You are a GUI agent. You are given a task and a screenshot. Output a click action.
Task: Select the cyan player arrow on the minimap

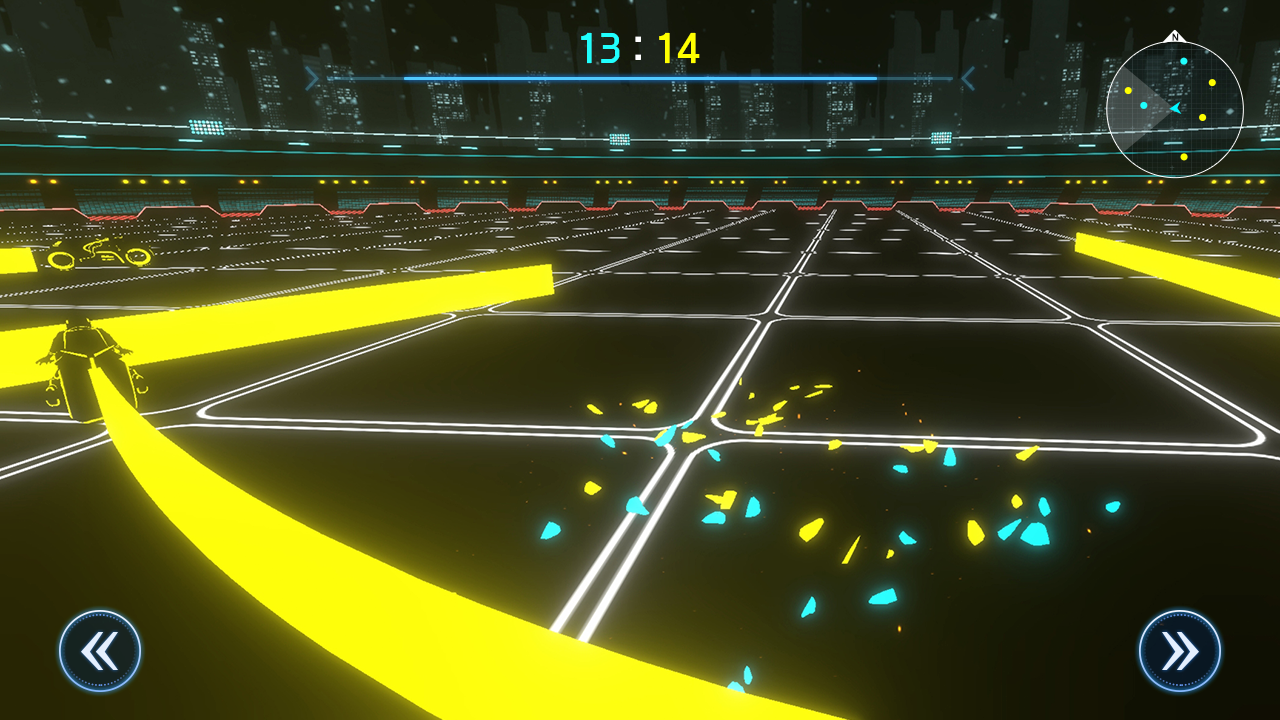(1176, 108)
